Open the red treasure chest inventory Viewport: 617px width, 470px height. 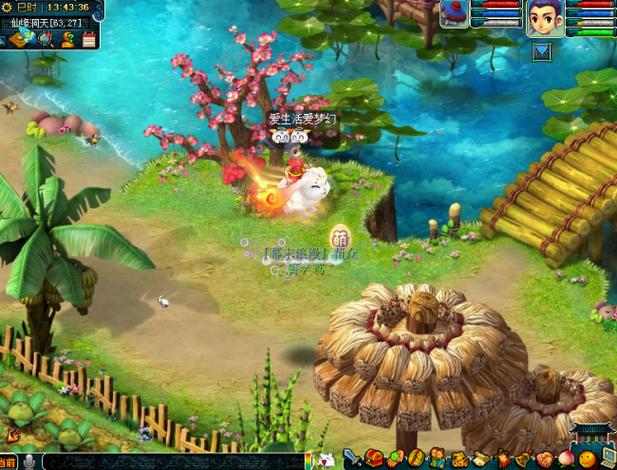pyautogui.click(x=374, y=458)
